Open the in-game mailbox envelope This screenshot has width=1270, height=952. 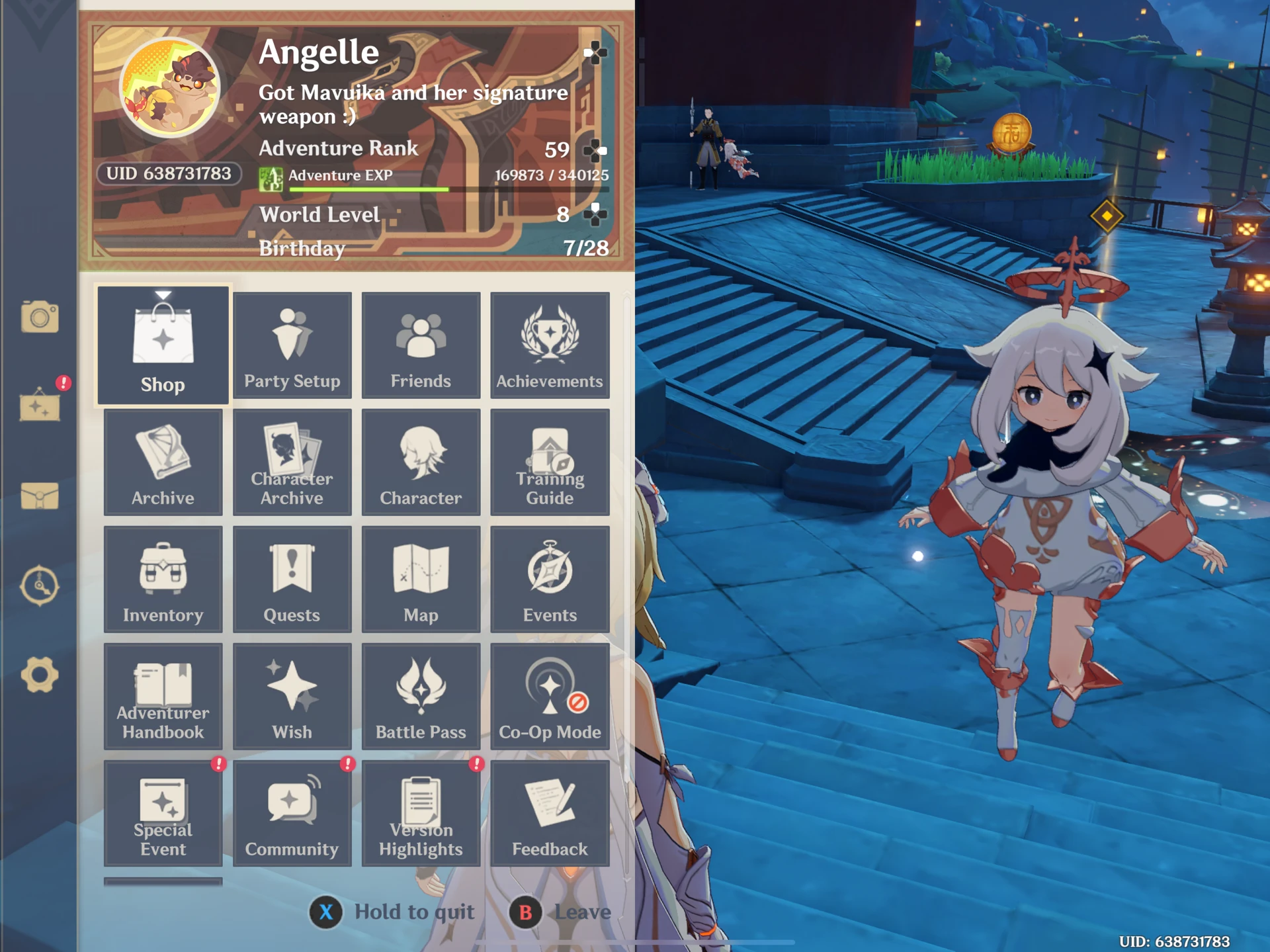[x=41, y=496]
